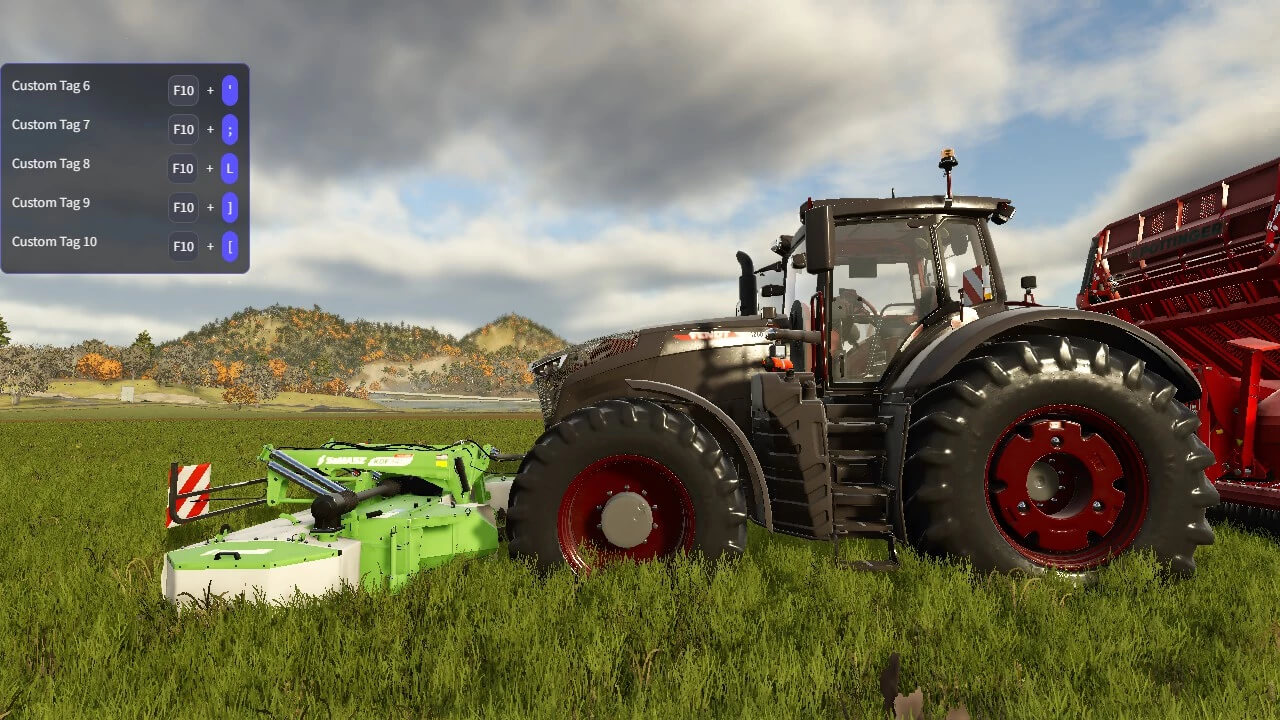Click the plus sign between F10 and L

tap(209, 168)
